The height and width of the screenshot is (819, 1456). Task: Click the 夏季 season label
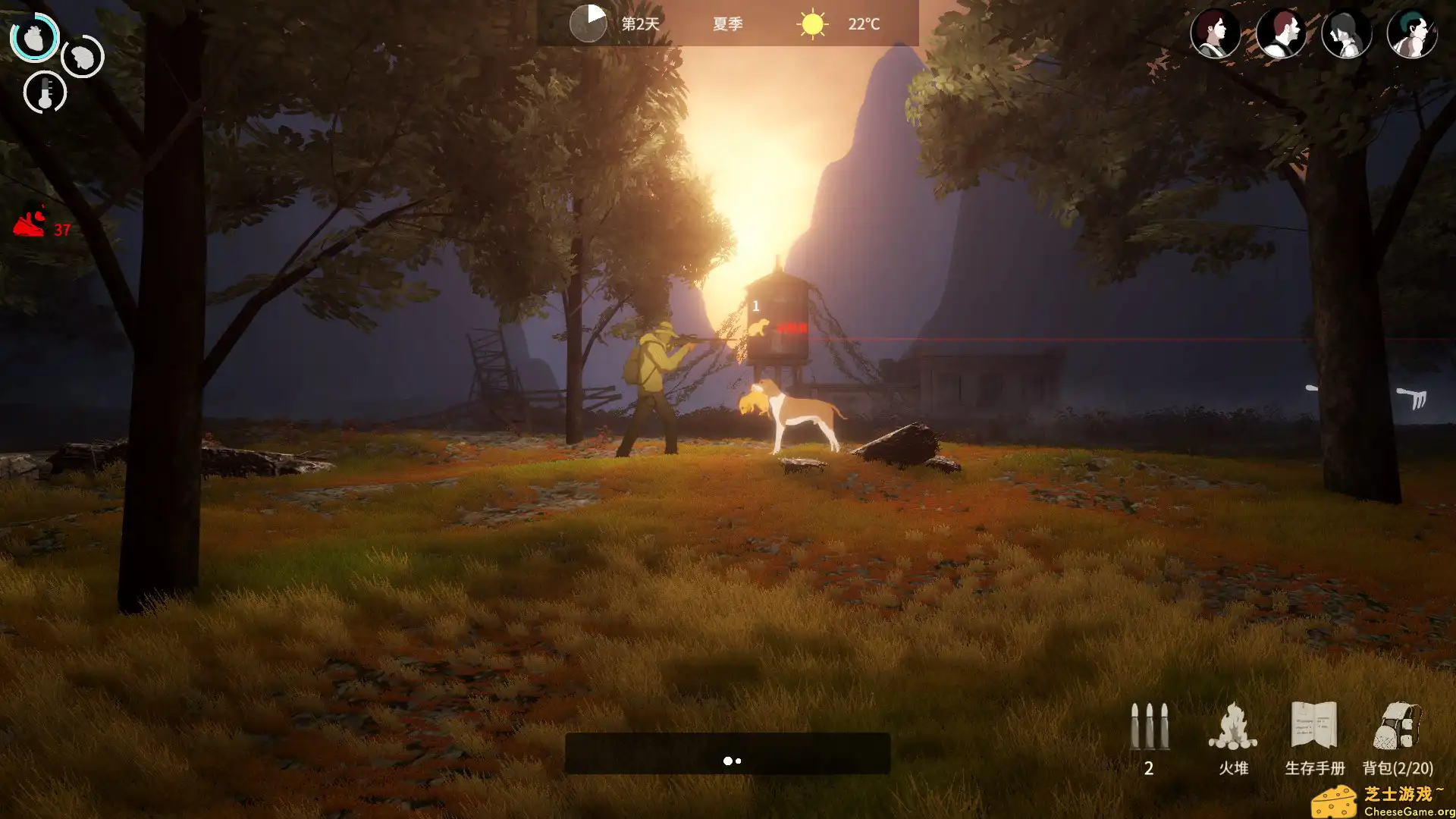(727, 24)
